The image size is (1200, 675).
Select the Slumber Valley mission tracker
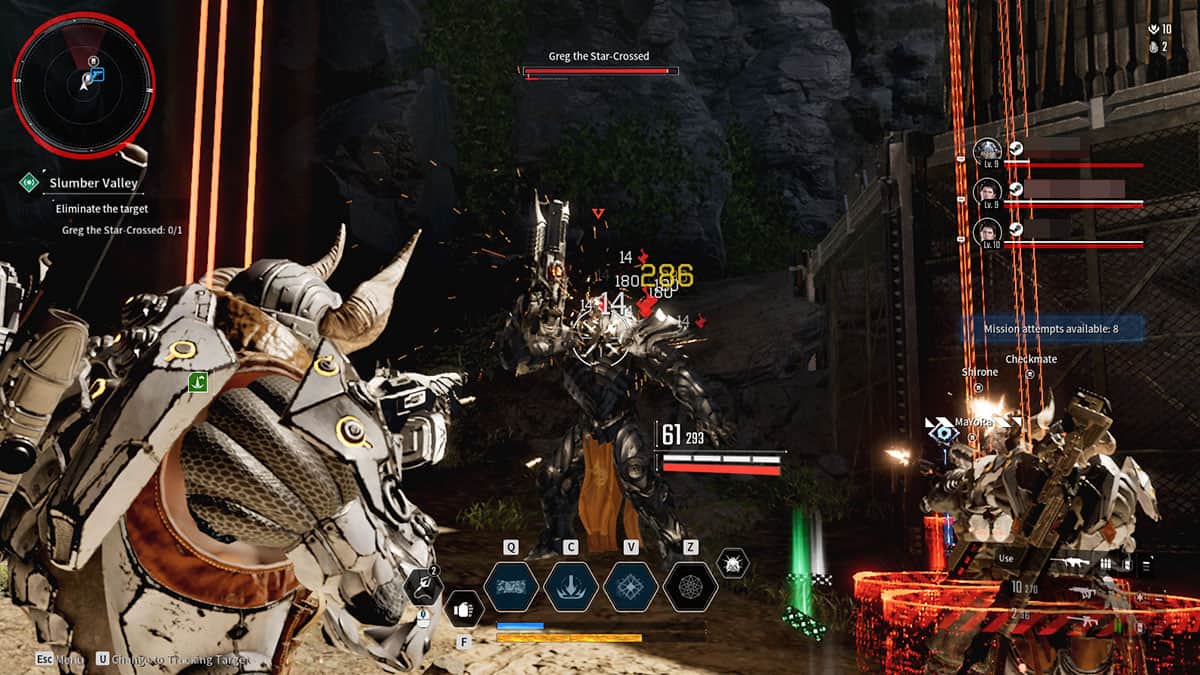click(x=93, y=183)
